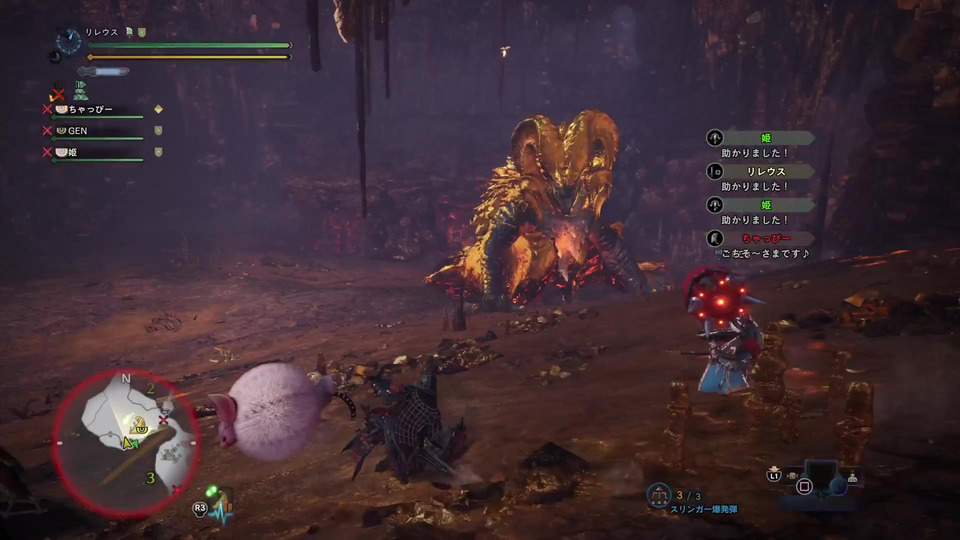Click the weapon sharpness gauge
The height and width of the screenshot is (540, 960).
[106, 72]
